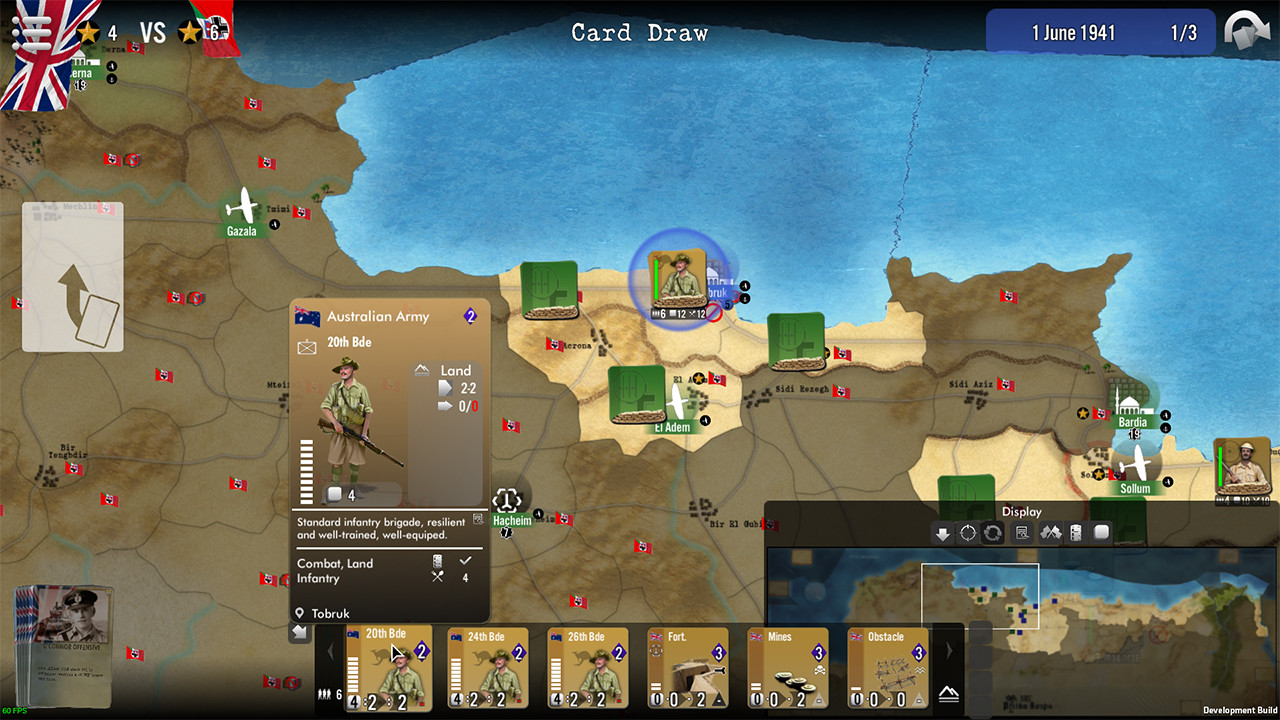Toggle the return arrow icon above the card tray
Image resolution: width=1280 pixels, height=720 pixels.
(298, 632)
